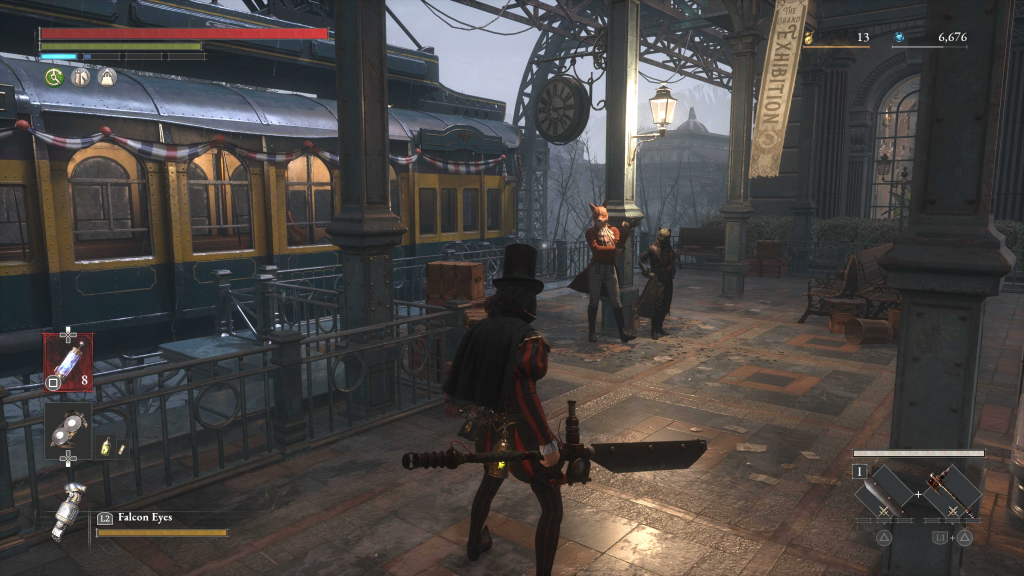This screenshot has width=1024, height=576.
Task: Click the blue Ergo currency icon
Action: tap(900, 38)
